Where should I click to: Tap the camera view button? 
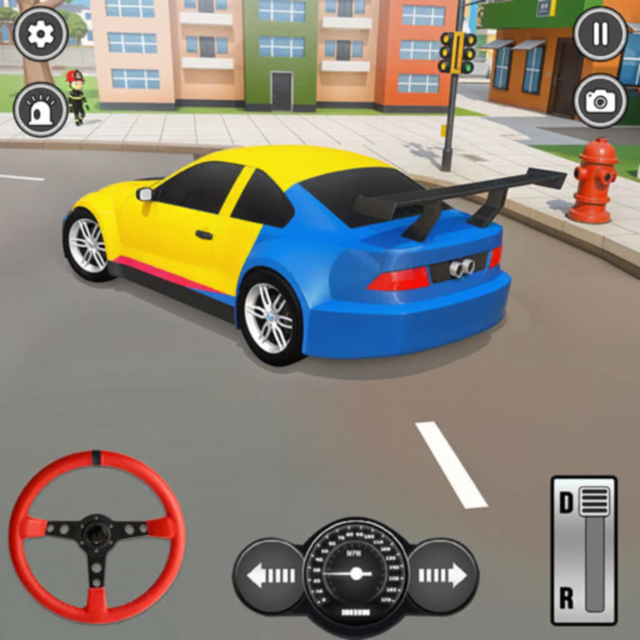pyautogui.click(x=601, y=100)
